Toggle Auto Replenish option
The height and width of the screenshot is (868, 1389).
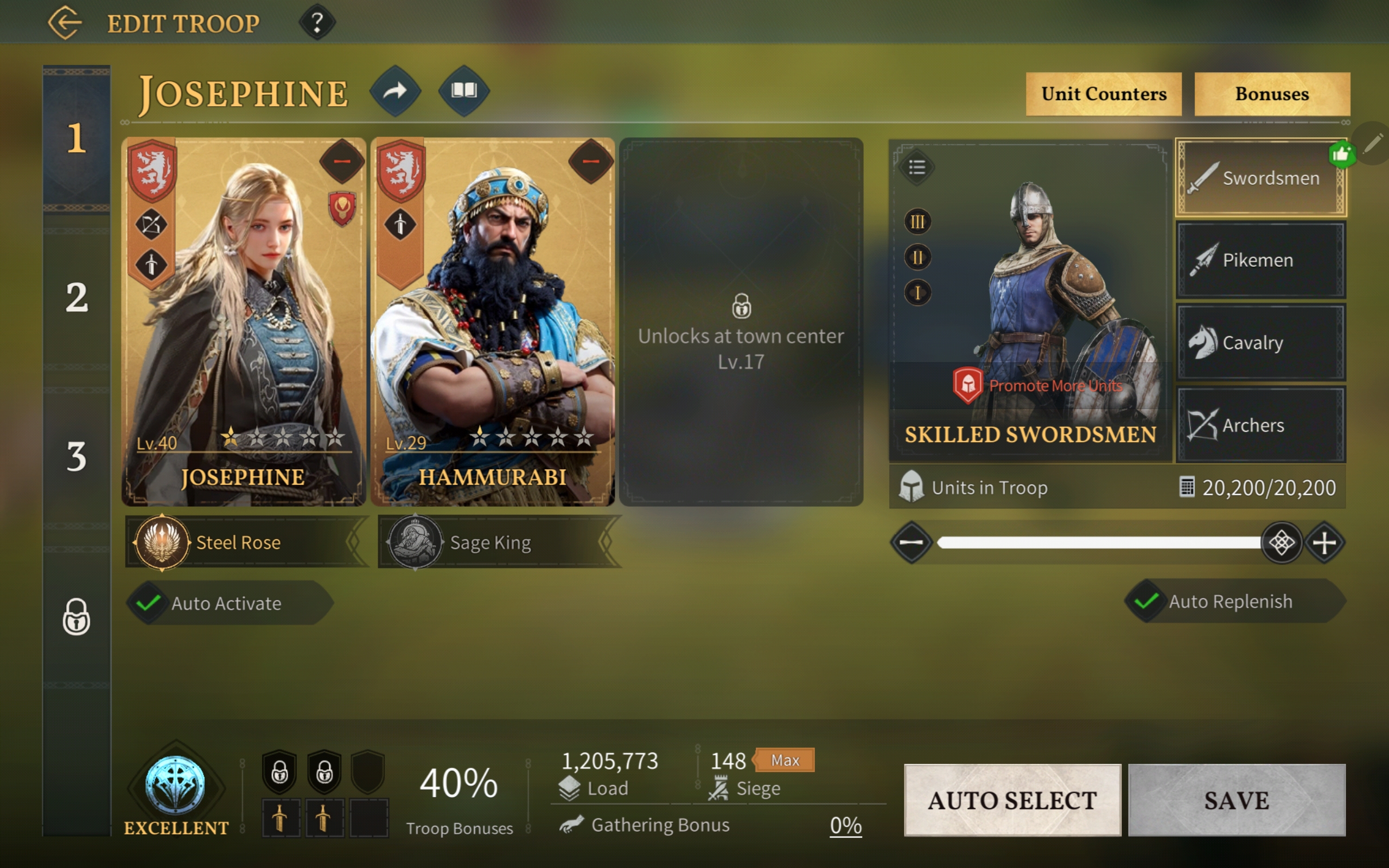1145,601
